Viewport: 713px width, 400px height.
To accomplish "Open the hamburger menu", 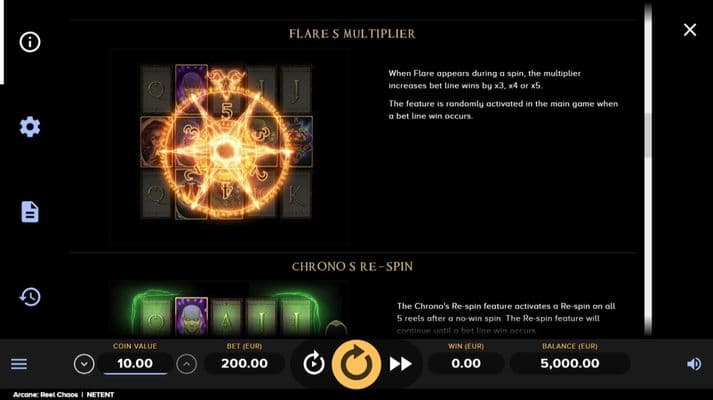I will point(19,364).
